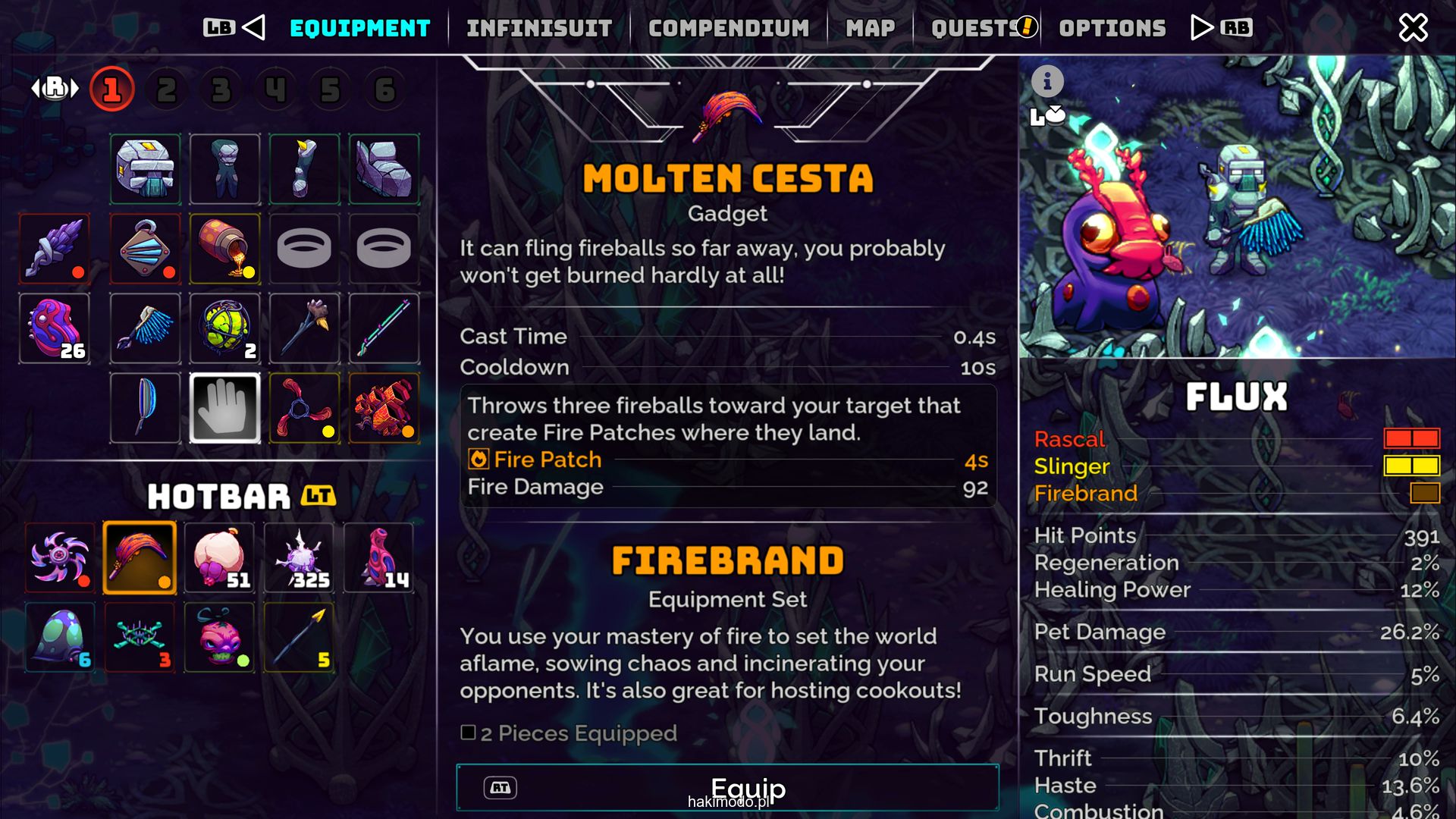The height and width of the screenshot is (819, 1456).
Task: Select the stone boots equipment slot
Action: (384, 169)
